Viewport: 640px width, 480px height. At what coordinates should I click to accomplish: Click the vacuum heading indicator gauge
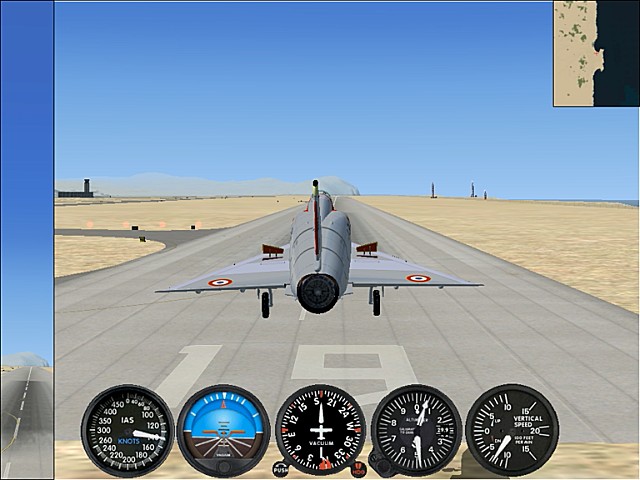click(320, 430)
